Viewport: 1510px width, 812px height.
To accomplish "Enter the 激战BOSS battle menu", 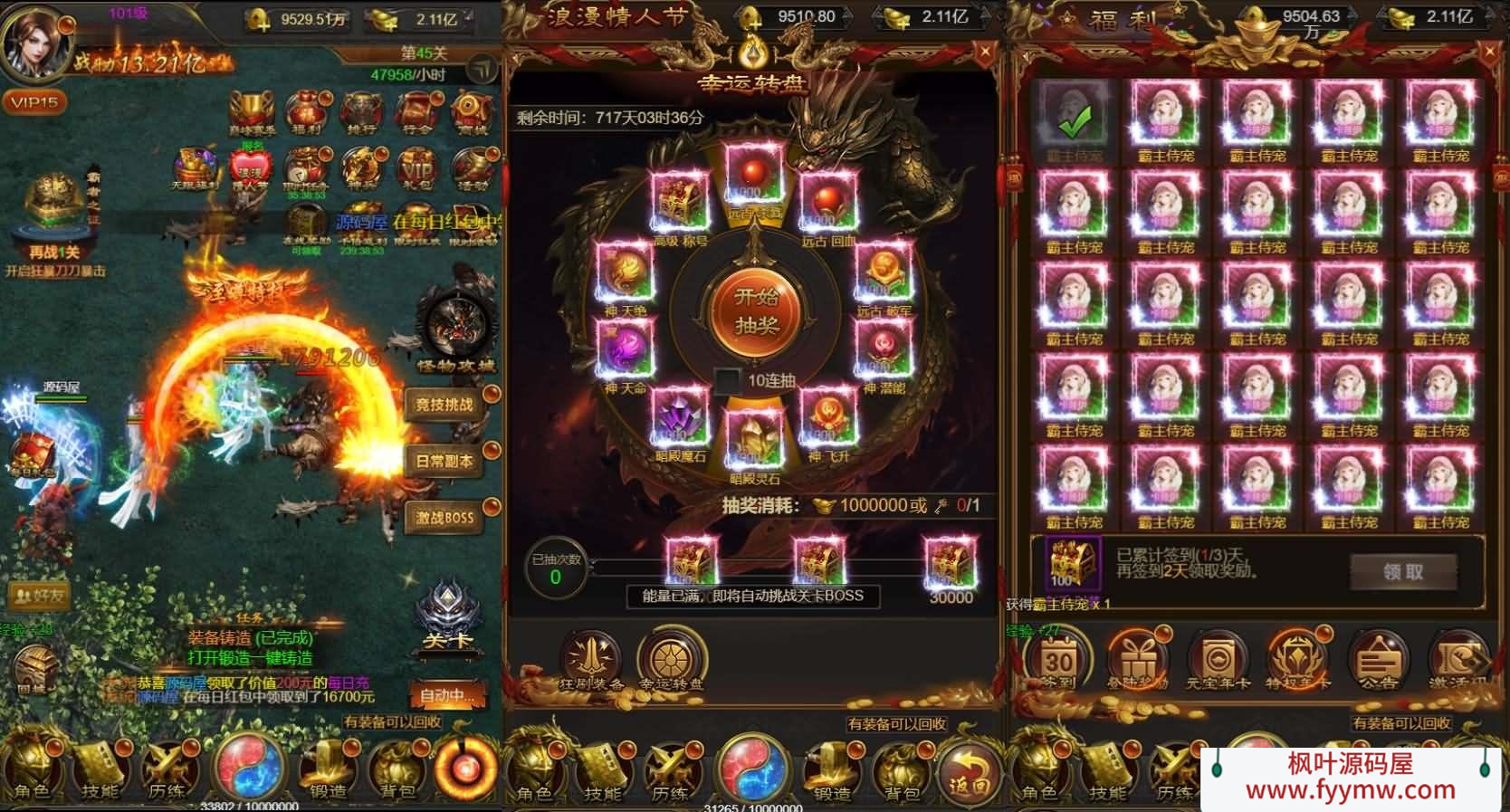I will 445,518.
